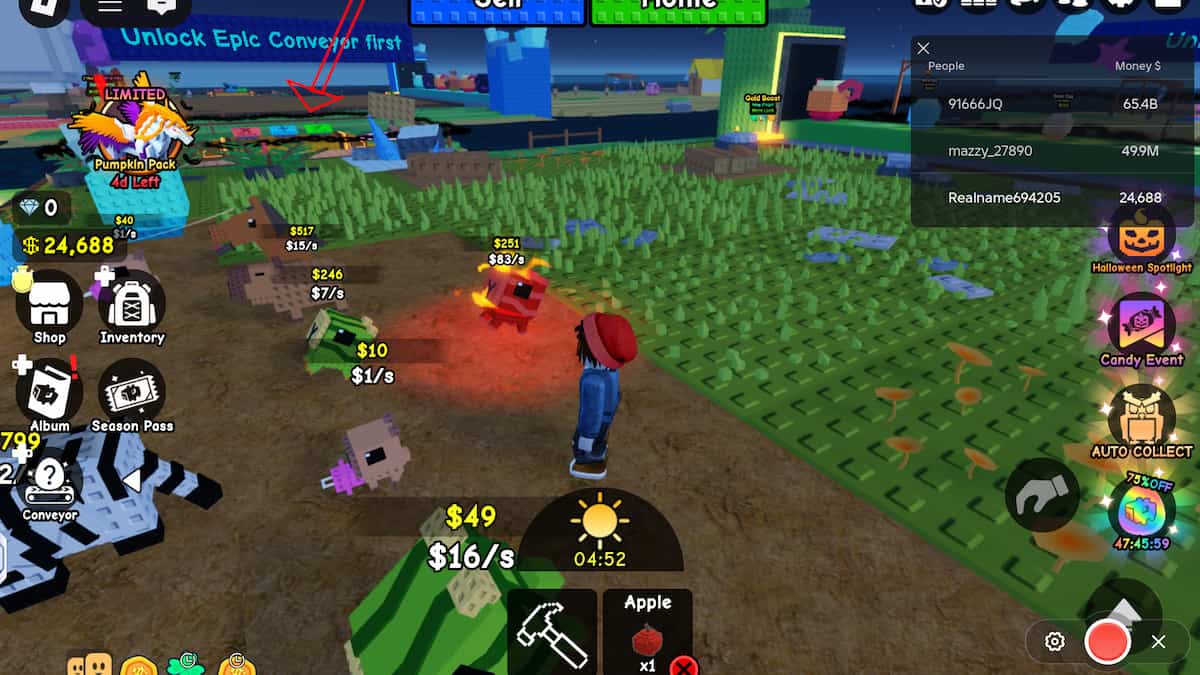Viewport: 1200px width, 675px height.
Task: View the Season Pass
Action: point(132,392)
